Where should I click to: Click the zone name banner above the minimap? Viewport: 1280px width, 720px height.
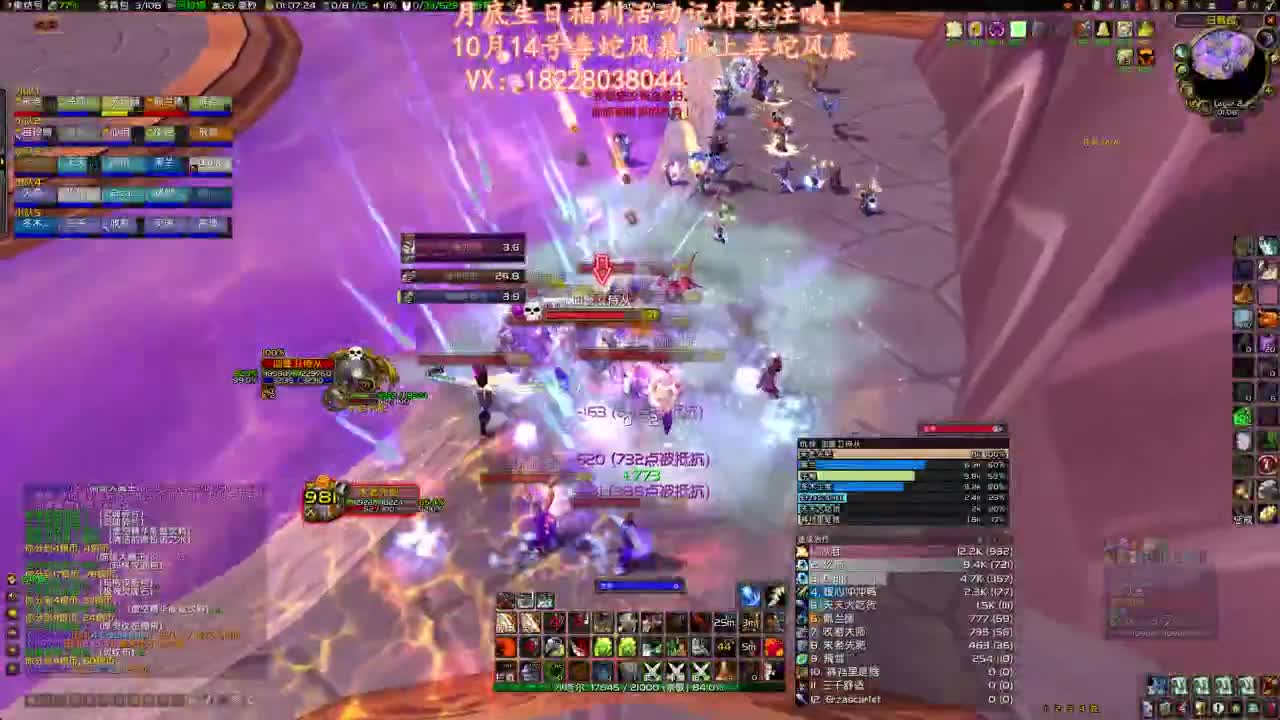[1219, 19]
